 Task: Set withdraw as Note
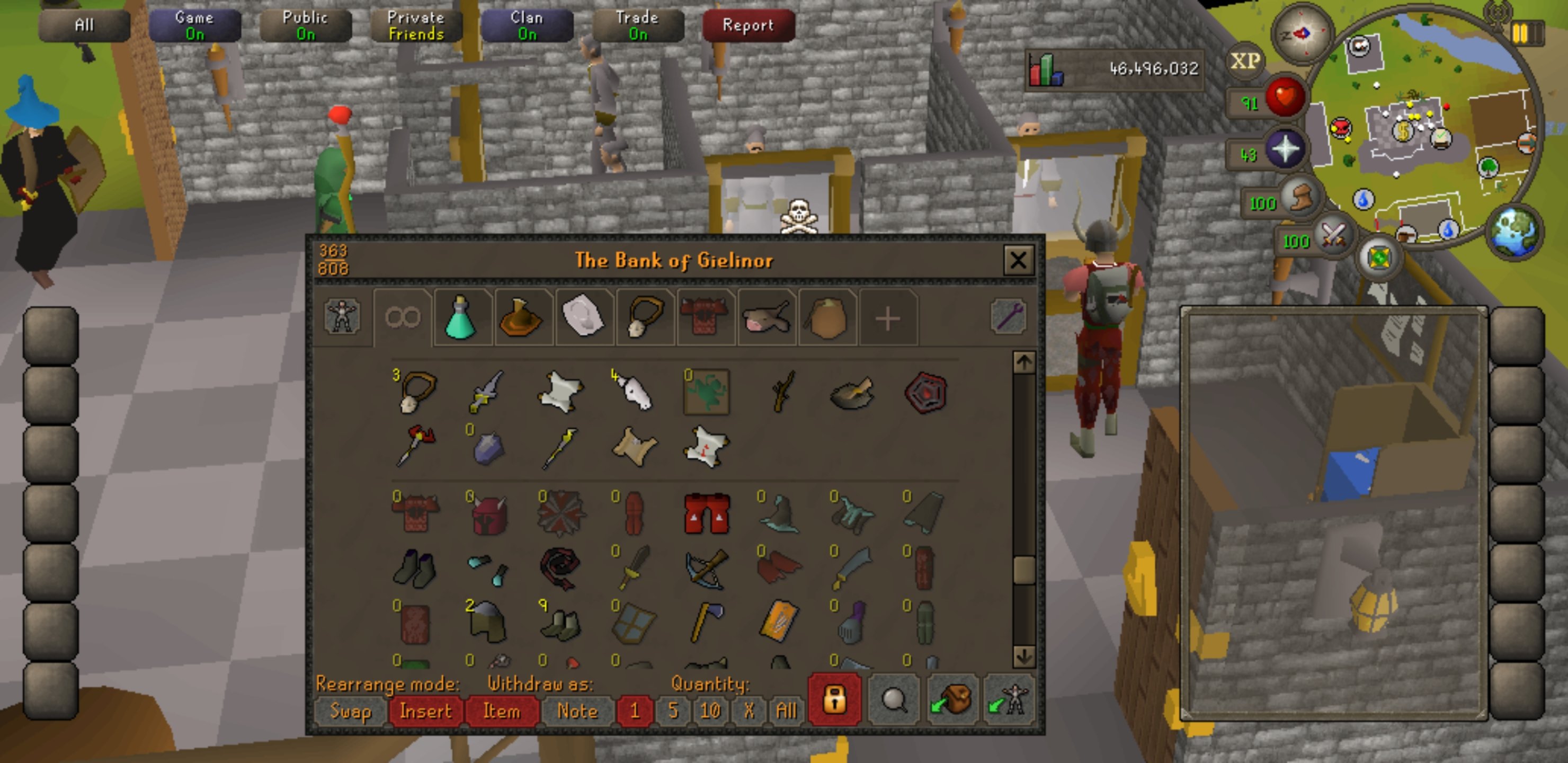point(576,711)
